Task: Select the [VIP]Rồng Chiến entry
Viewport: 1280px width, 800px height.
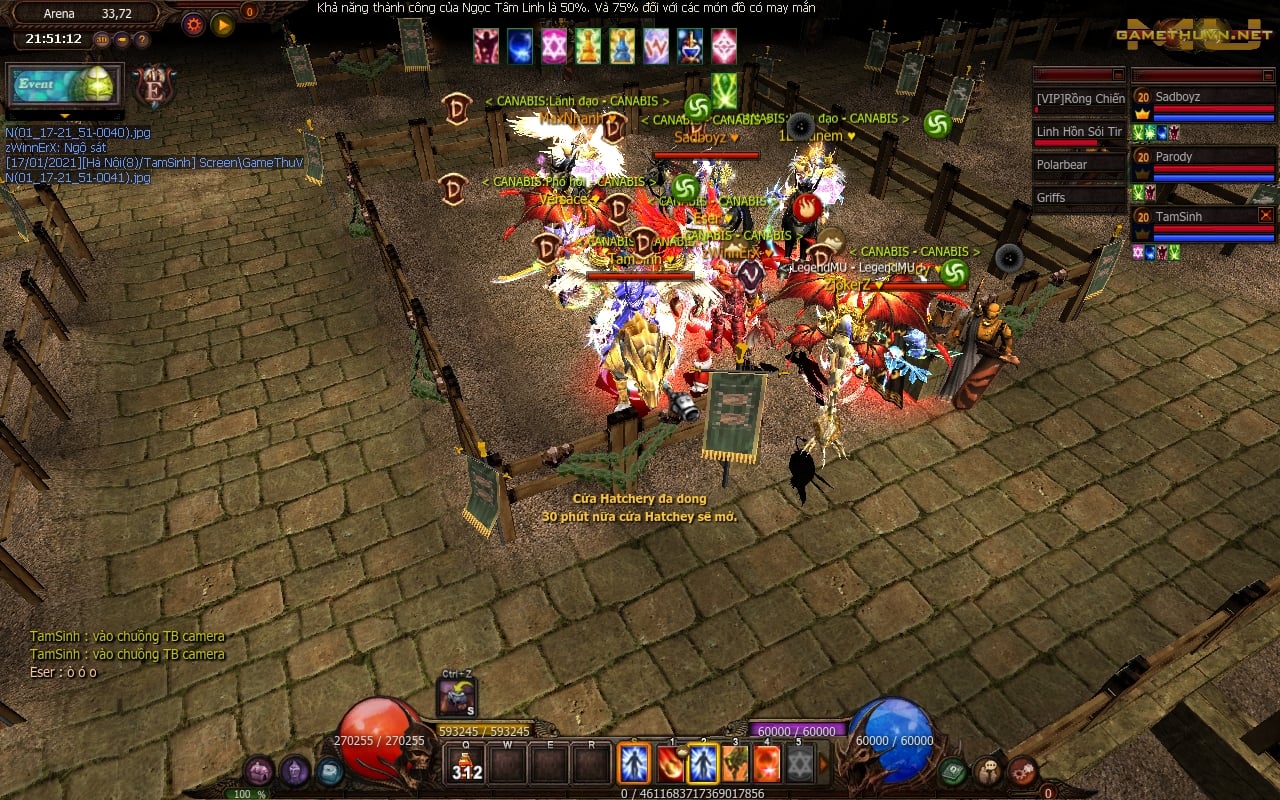Action: (1079, 99)
